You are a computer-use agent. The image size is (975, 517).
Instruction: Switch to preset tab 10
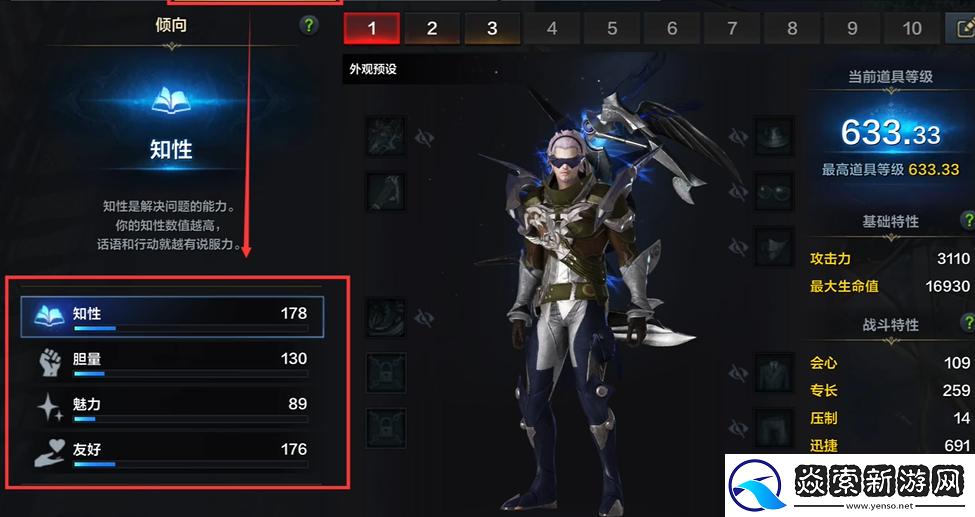912,29
